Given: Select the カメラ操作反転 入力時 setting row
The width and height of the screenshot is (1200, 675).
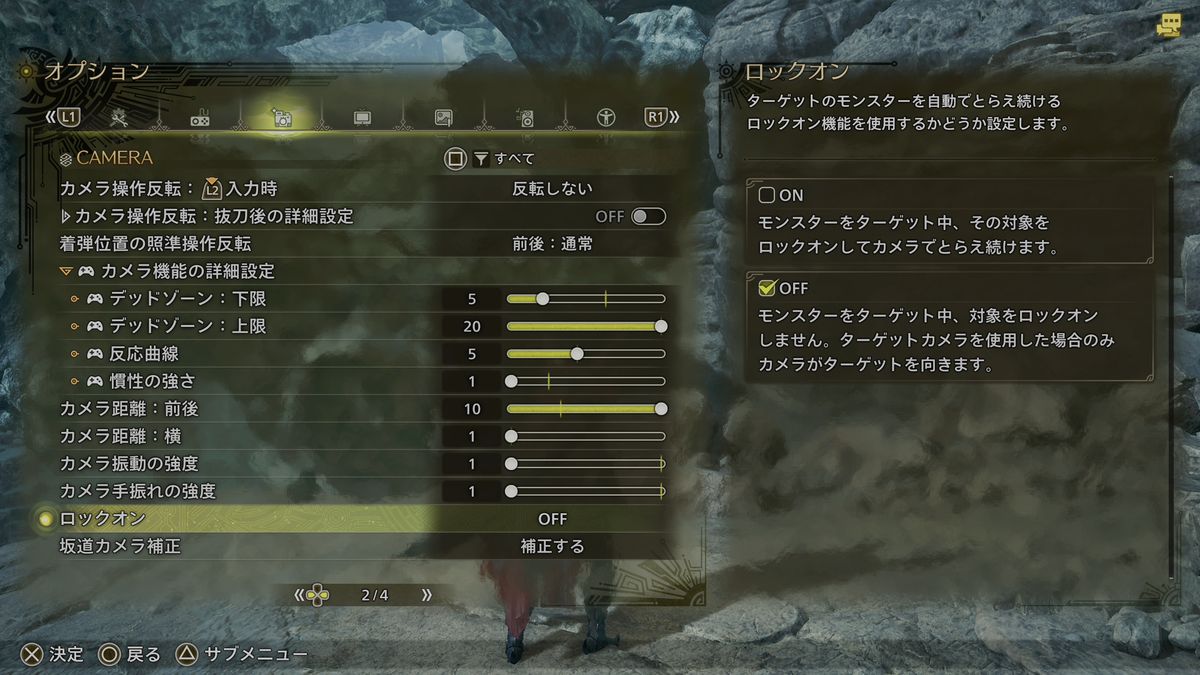Looking at the screenshot, I should point(362,188).
